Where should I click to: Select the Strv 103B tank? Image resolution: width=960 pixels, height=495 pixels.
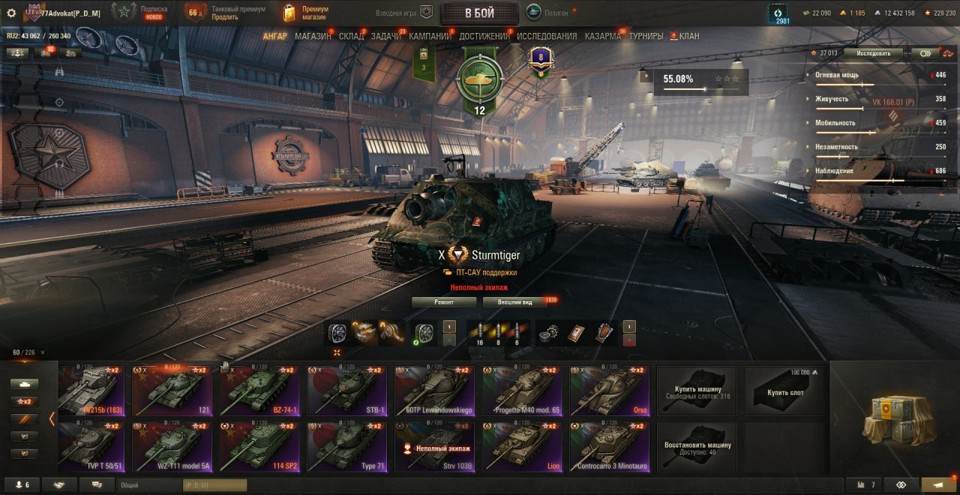[433, 445]
